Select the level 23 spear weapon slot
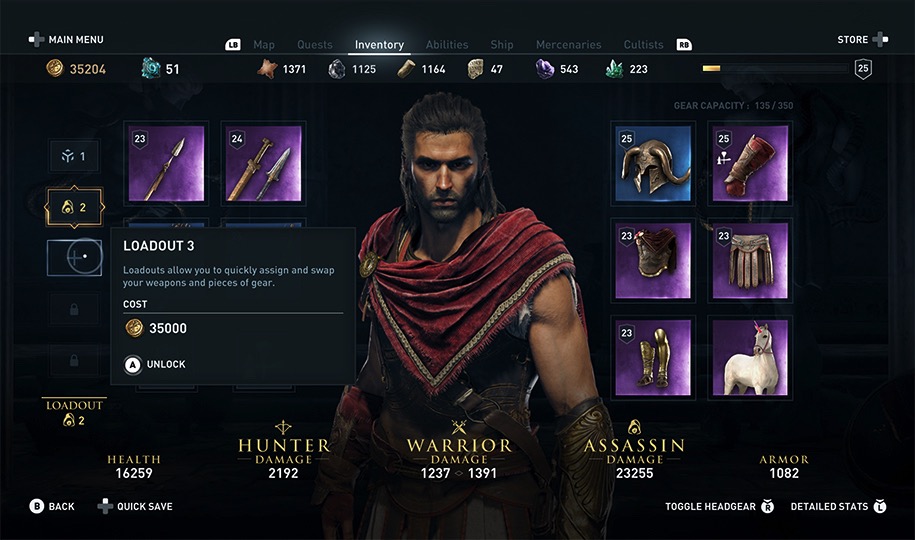 coord(166,164)
